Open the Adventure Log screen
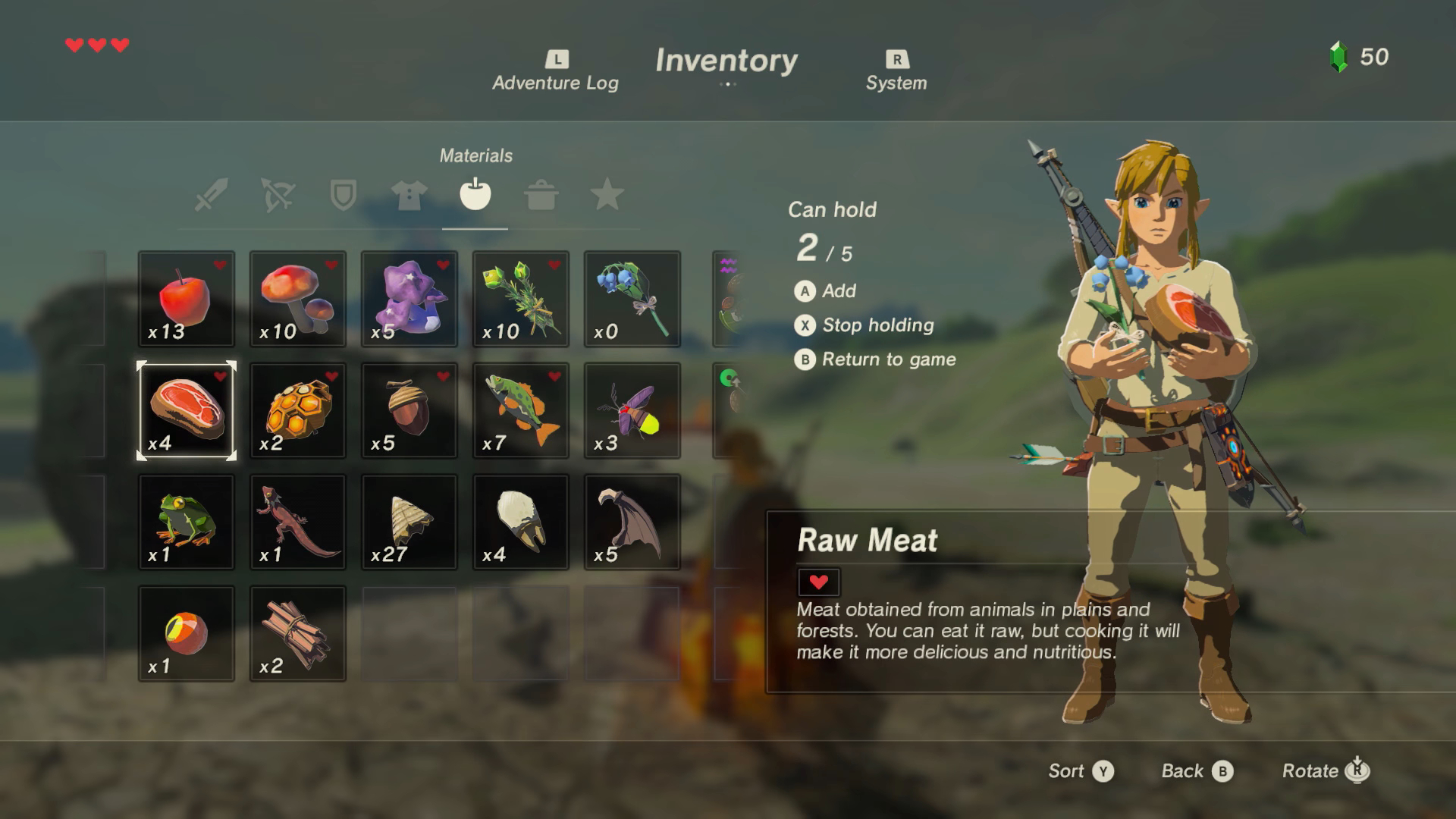1456x819 pixels. (x=556, y=72)
